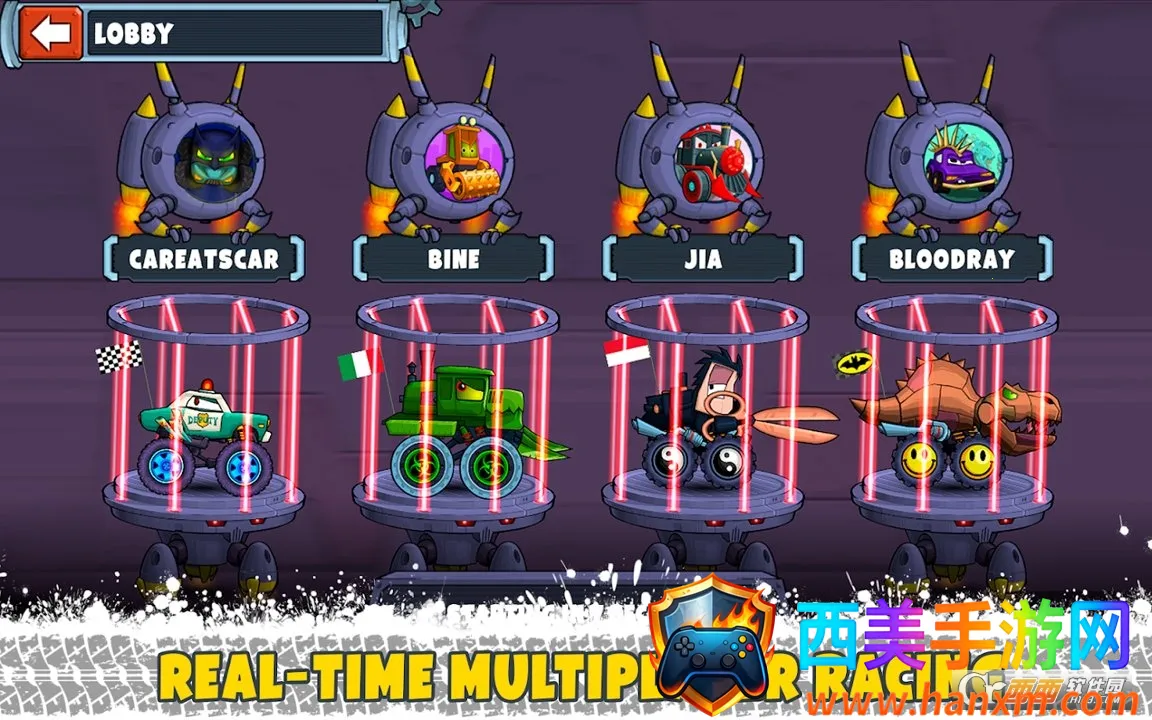Image resolution: width=1152 pixels, height=720 pixels.
Task: Select the BINE player nameplate
Action: (x=453, y=259)
